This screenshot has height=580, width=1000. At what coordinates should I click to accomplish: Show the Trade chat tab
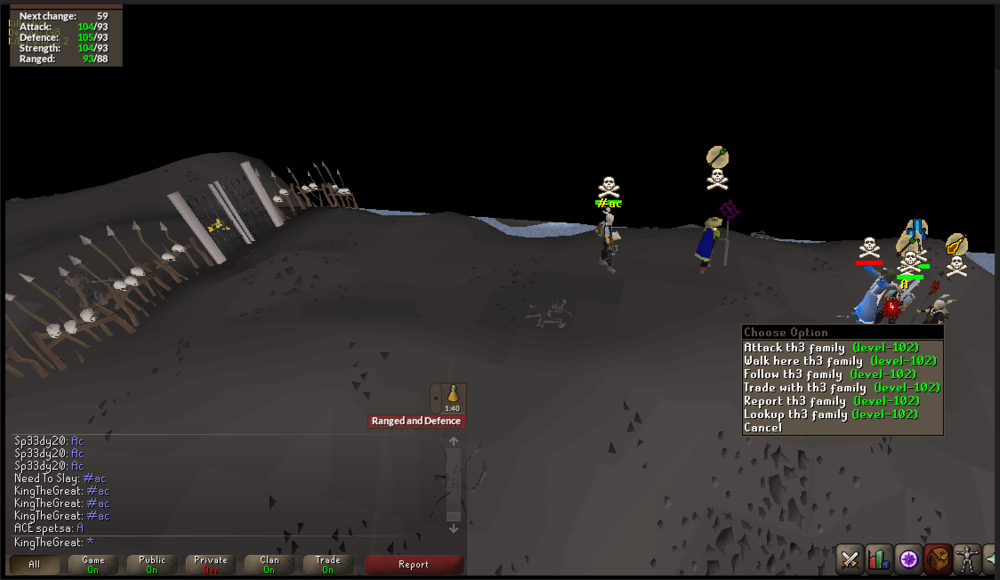pos(328,564)
